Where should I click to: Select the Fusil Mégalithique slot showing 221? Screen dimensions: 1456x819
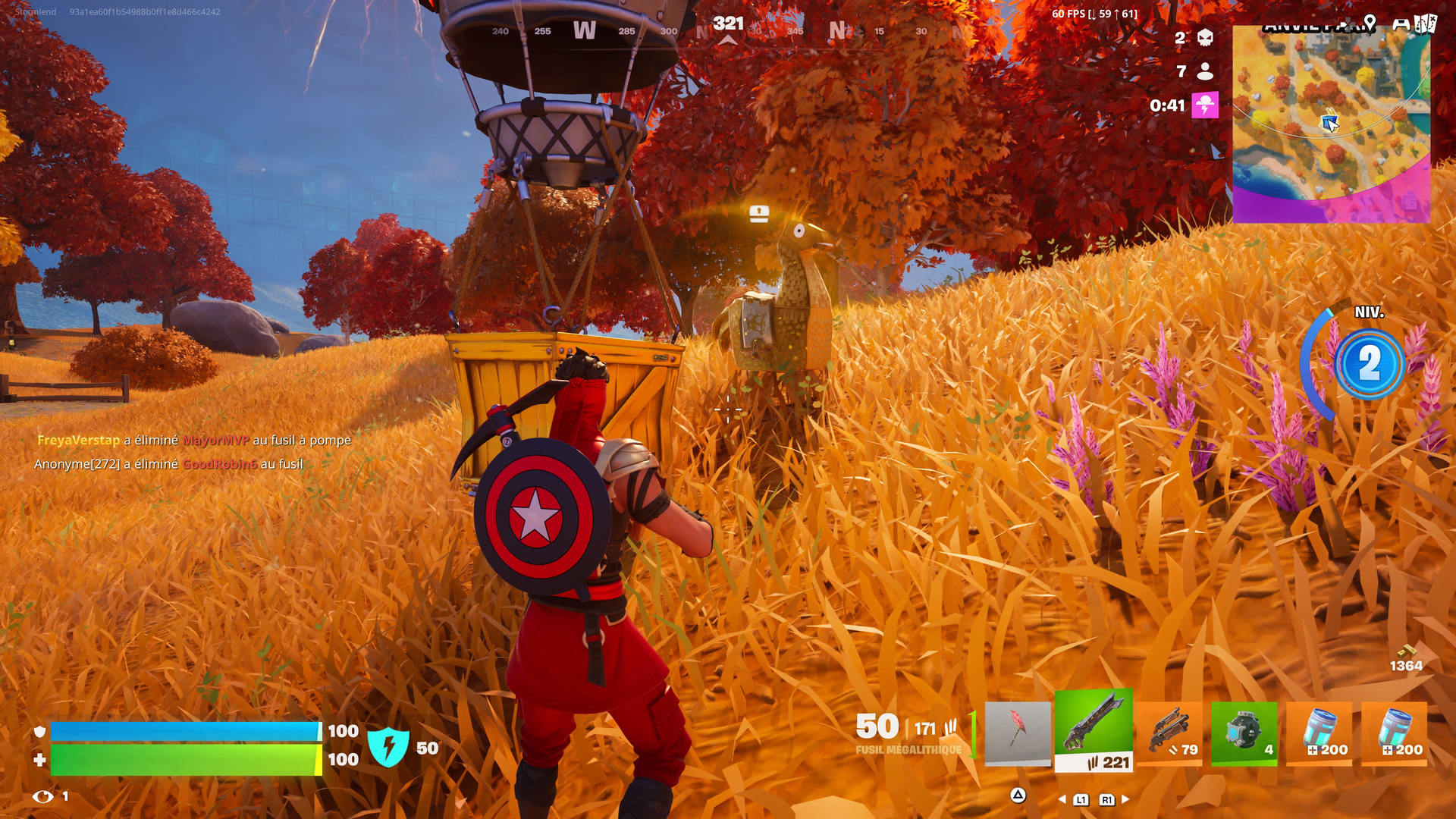(x=1094, y=731)
